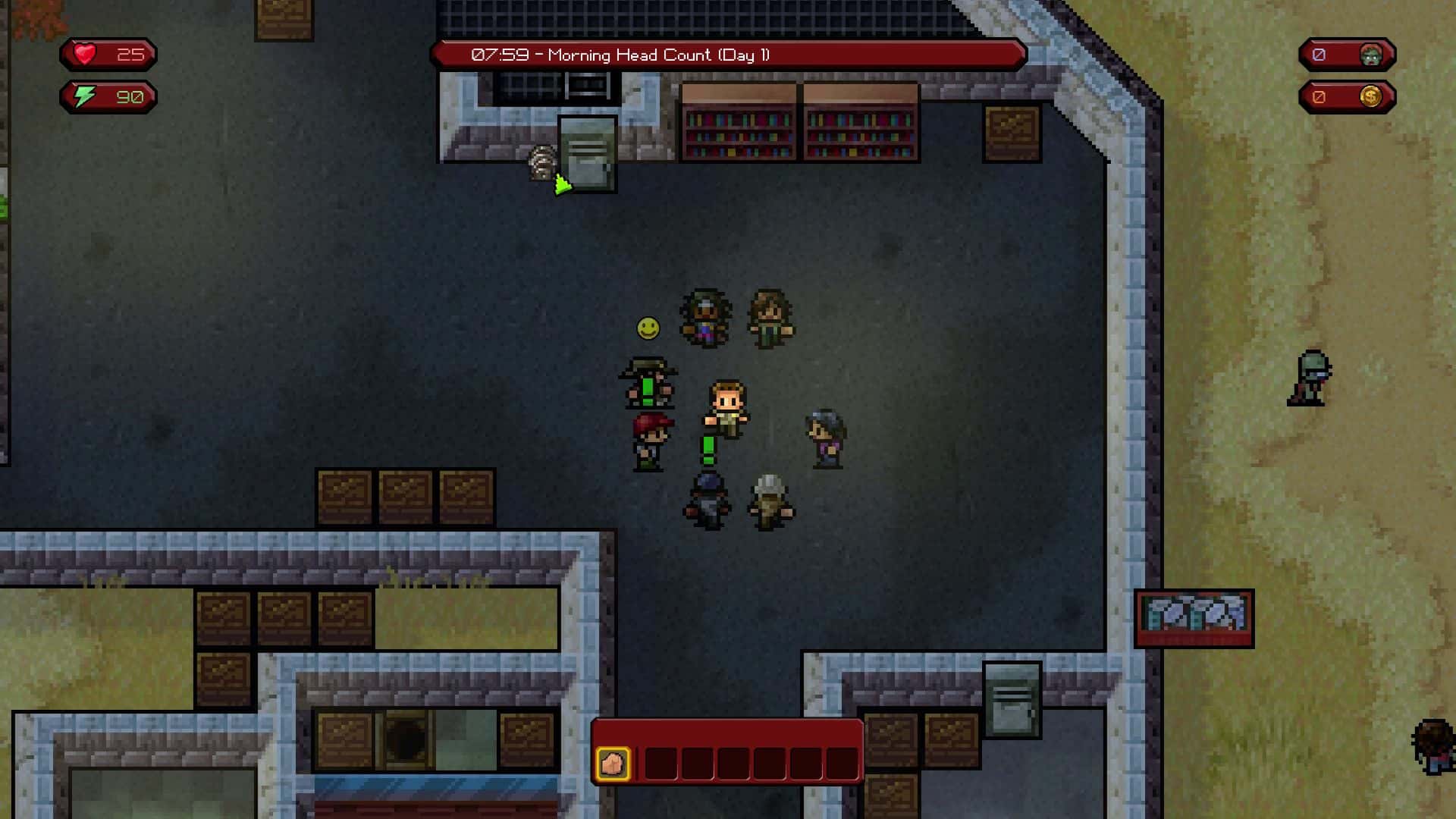Screen dimensions: 1456x819
Task: Click the metal locker near the top
Action: [588, 153]
